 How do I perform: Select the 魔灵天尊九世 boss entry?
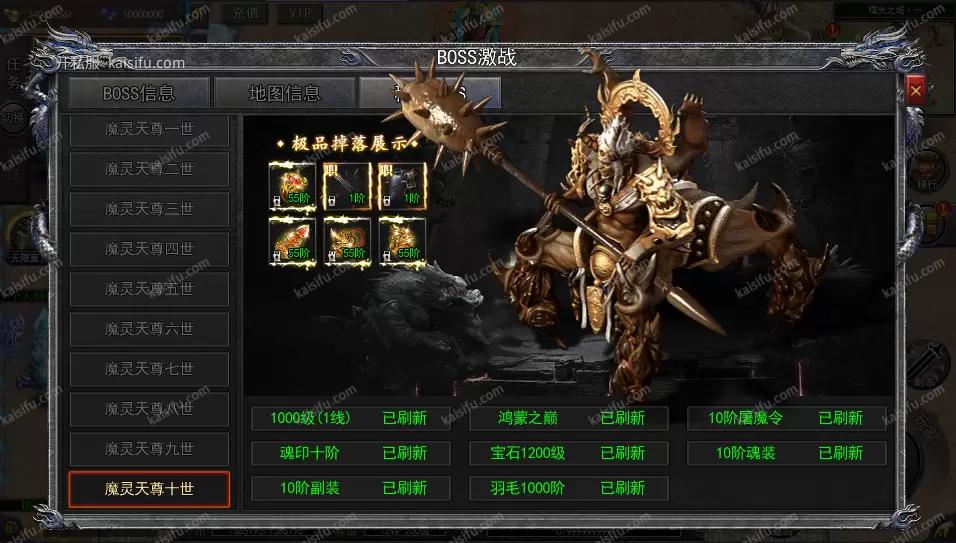[149, 449]
